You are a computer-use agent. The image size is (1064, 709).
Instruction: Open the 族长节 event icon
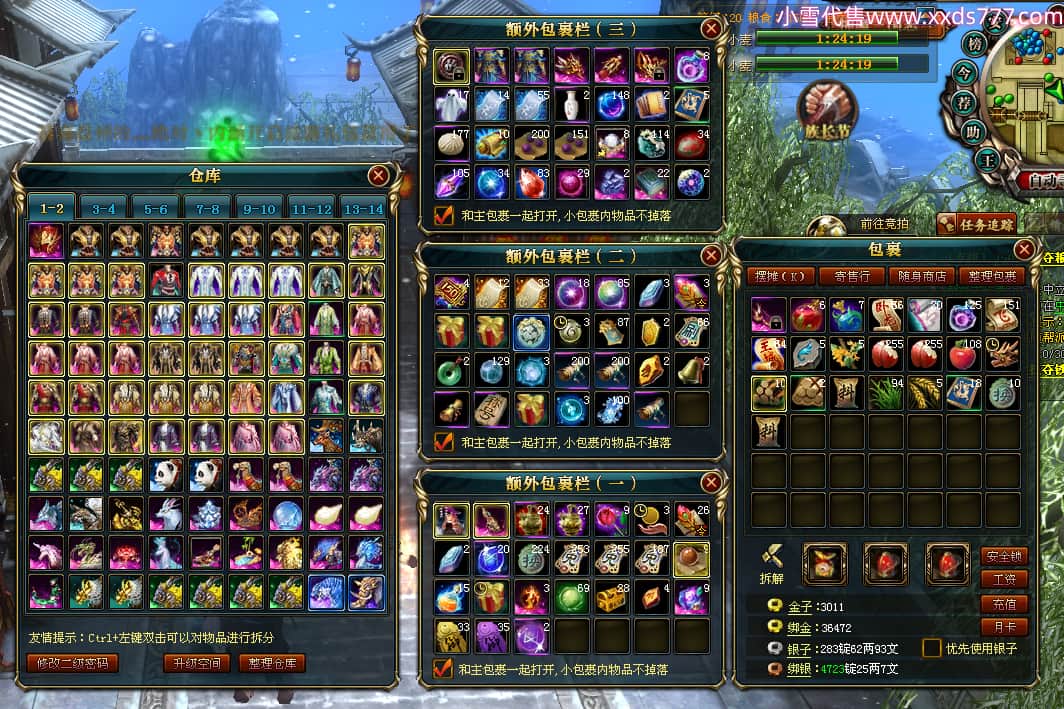tap(826, 108)
